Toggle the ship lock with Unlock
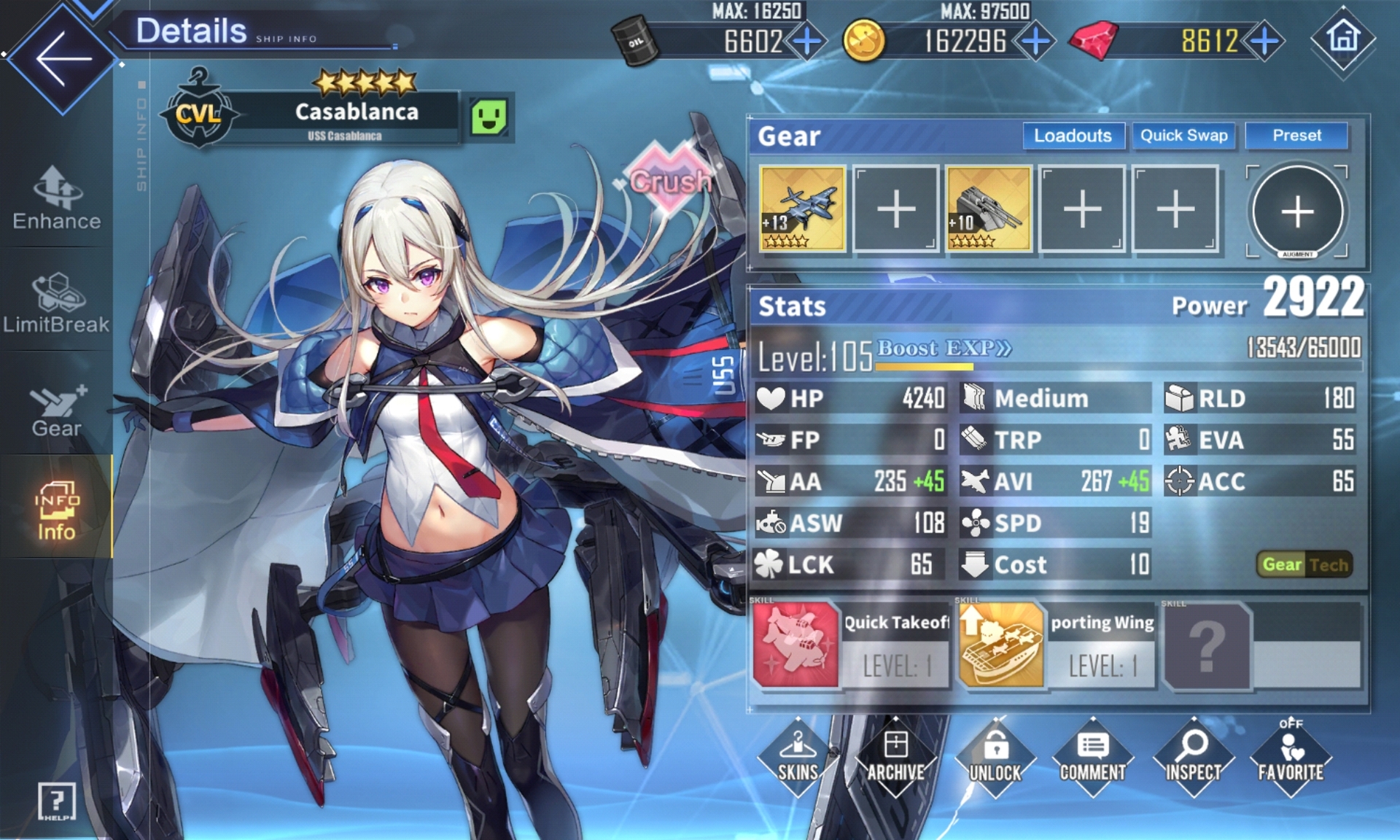The height and width of the screenshot is (840, 1400). coord(995,757)
